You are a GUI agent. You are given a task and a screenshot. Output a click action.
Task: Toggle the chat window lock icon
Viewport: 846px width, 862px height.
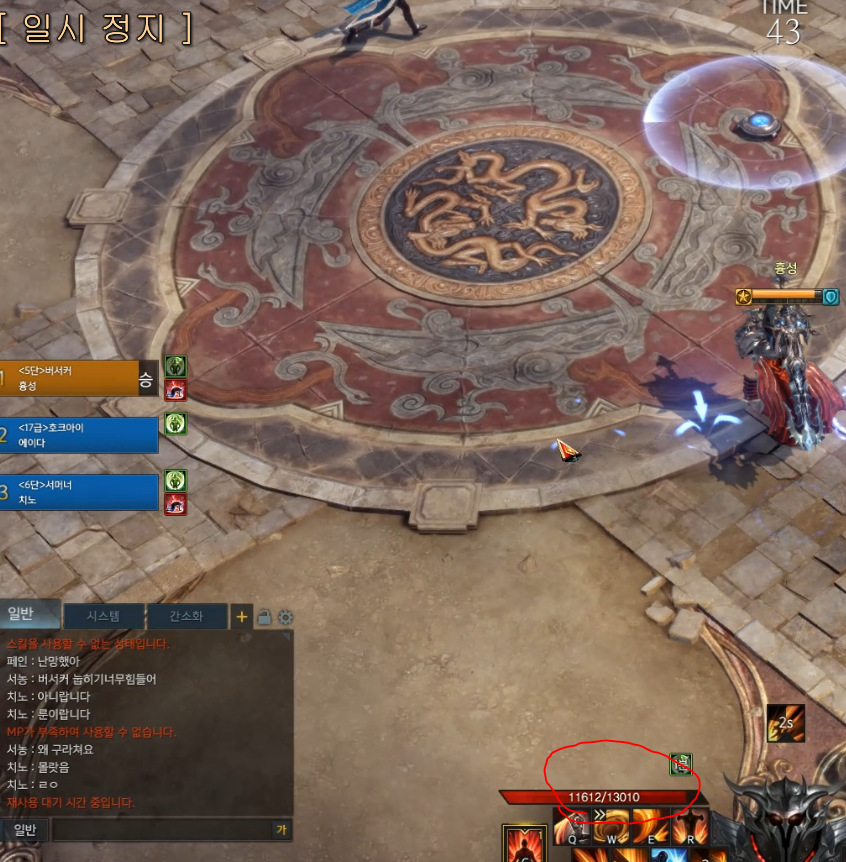tap(264, 617)
